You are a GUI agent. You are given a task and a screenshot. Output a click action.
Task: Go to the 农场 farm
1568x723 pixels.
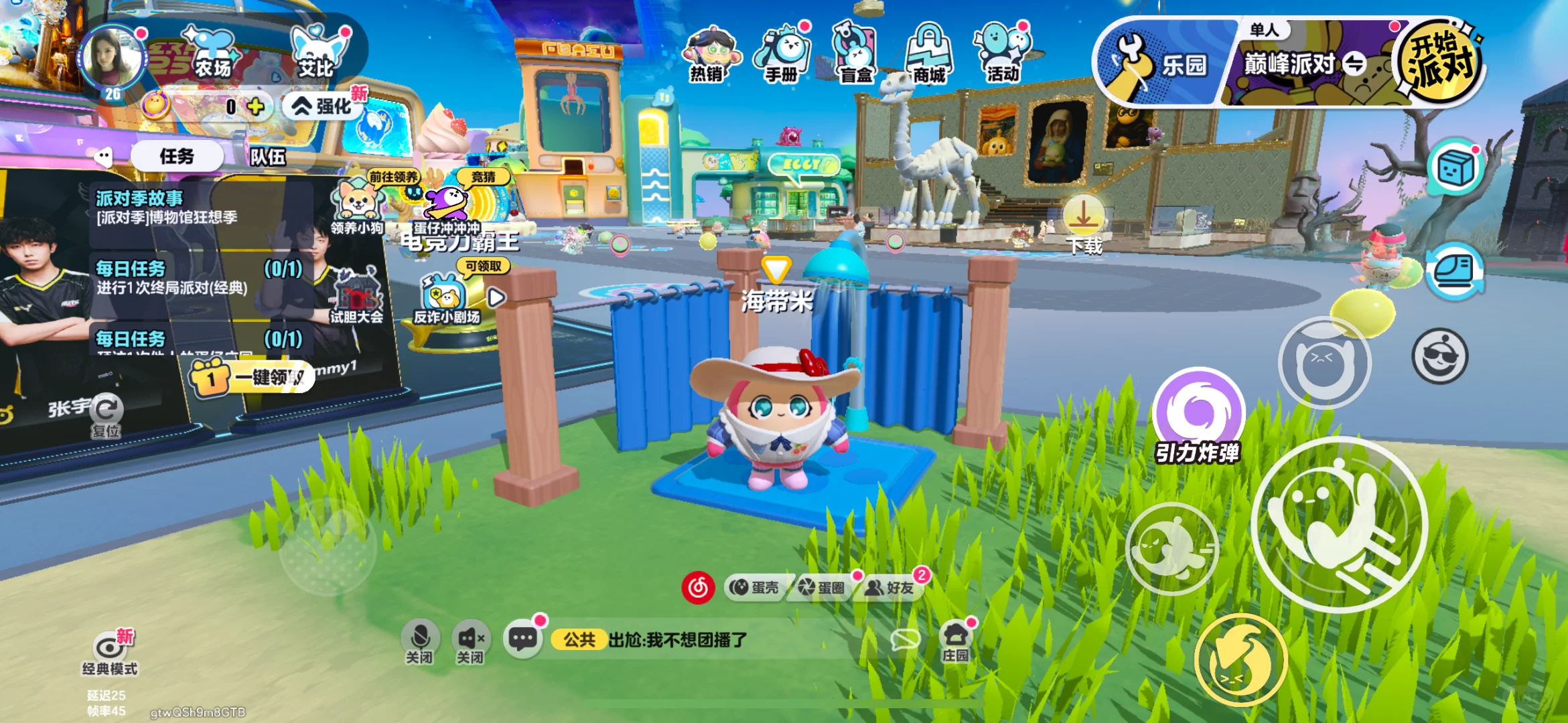(211, 52)
